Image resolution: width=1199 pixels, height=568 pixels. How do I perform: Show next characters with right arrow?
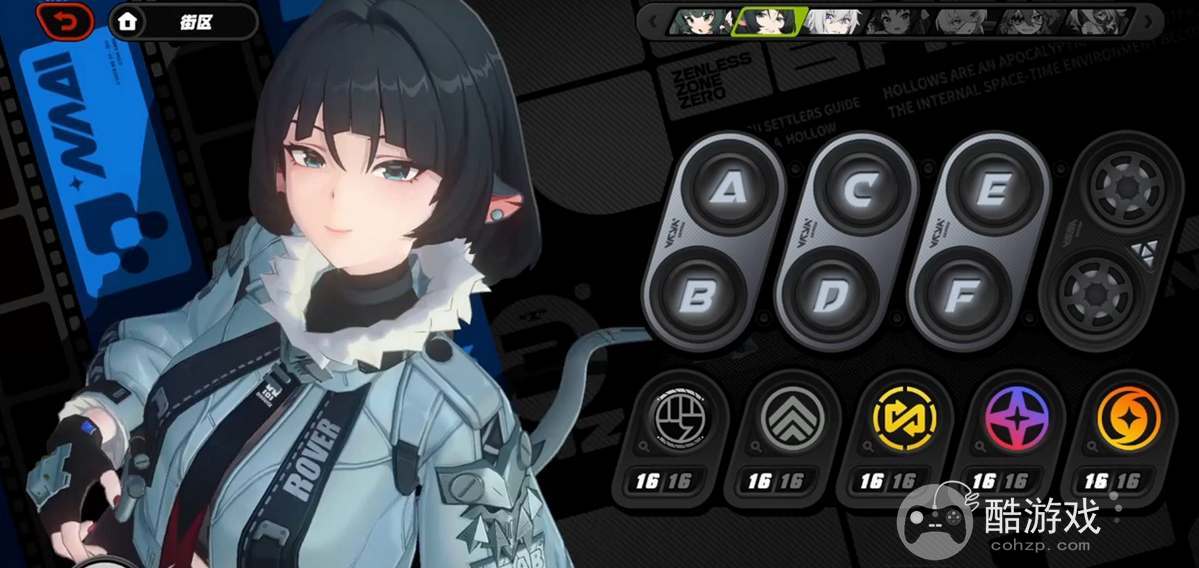1147,20
